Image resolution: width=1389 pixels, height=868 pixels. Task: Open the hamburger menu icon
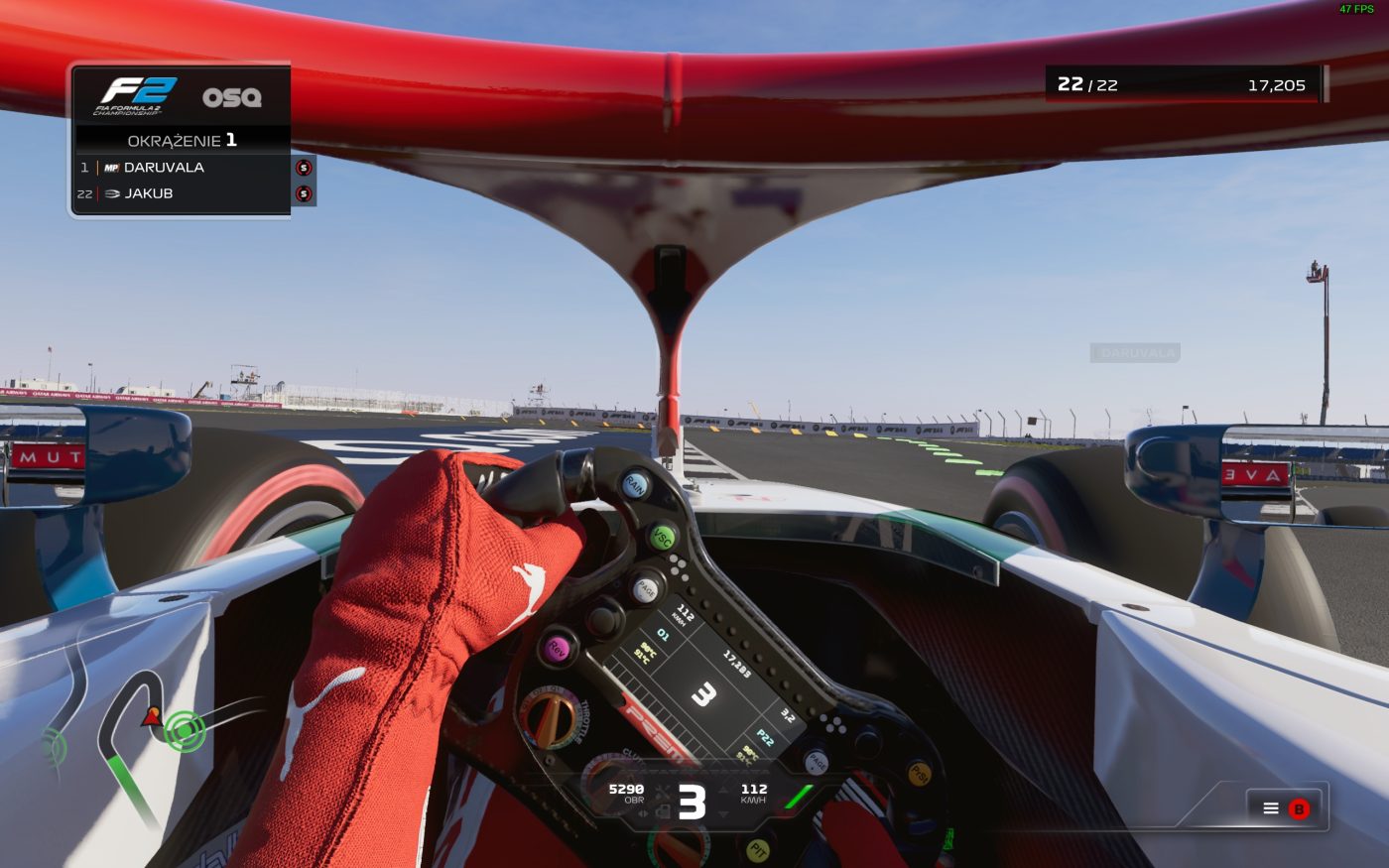(1270, 808)
